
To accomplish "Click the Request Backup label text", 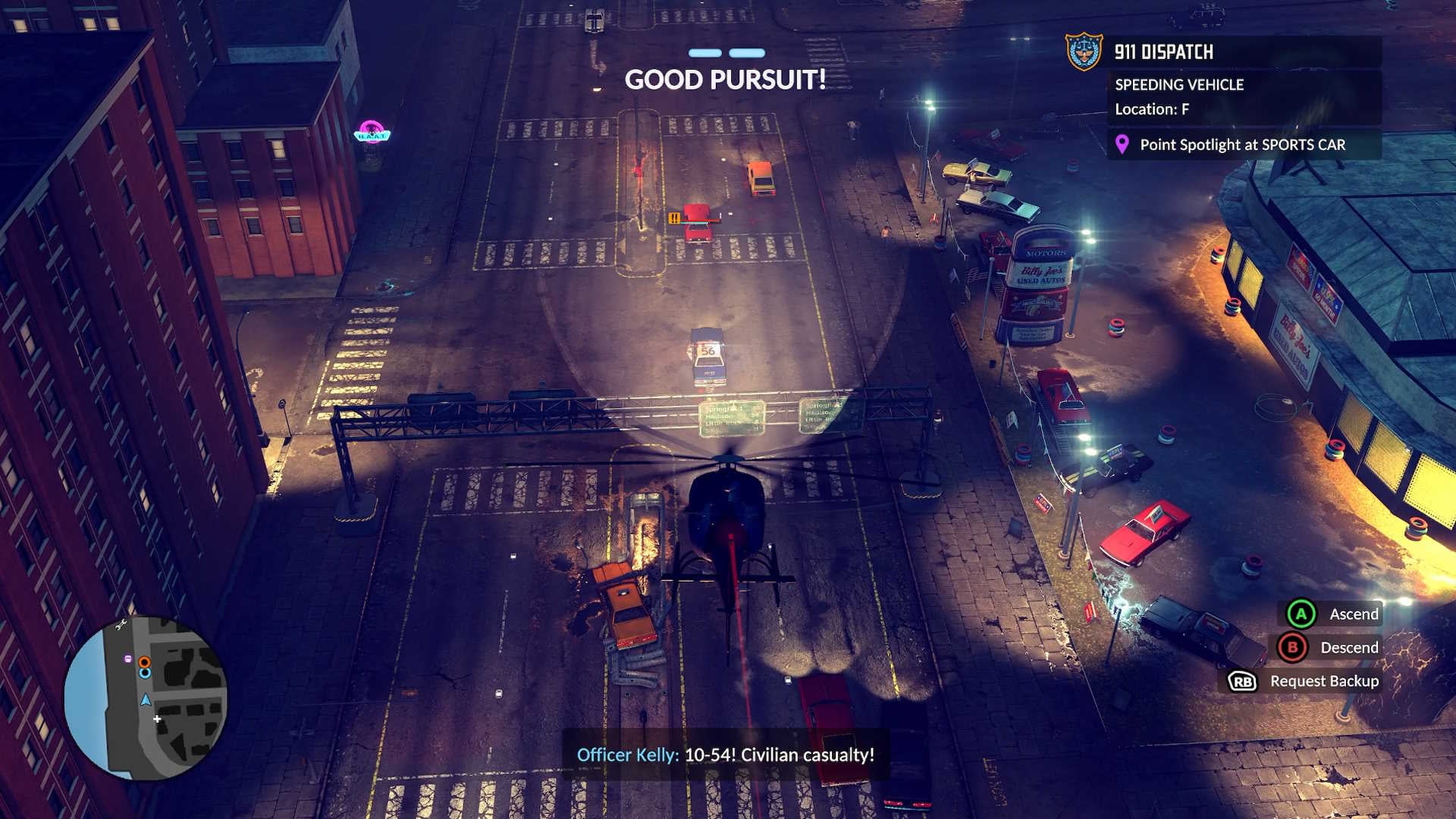I will coord(1325,680).
